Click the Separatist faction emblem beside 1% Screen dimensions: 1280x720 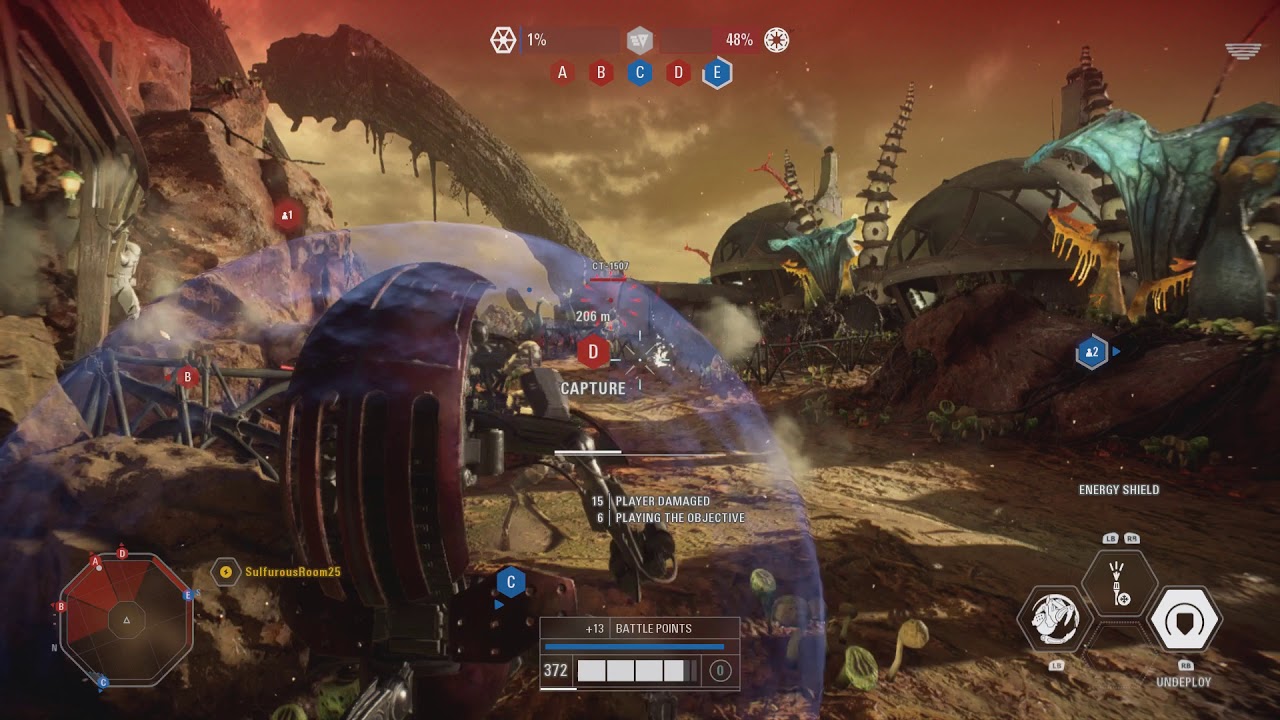click(x=502, y=40)
